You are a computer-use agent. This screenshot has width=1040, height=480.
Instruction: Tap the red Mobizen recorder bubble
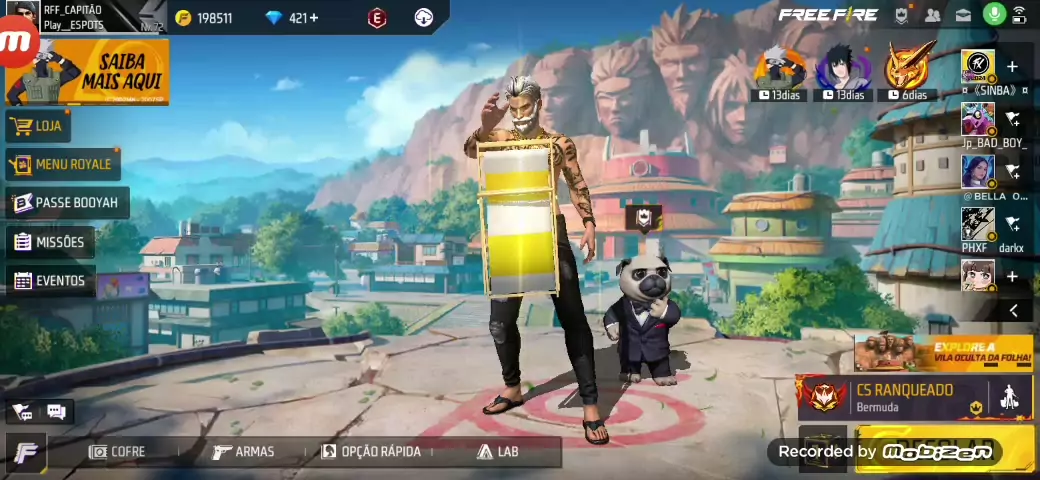[17, 42]
